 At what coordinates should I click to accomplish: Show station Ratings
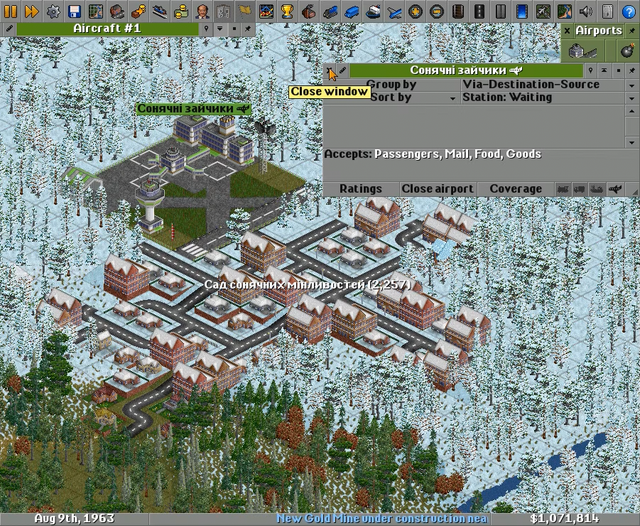click(360, 188)
